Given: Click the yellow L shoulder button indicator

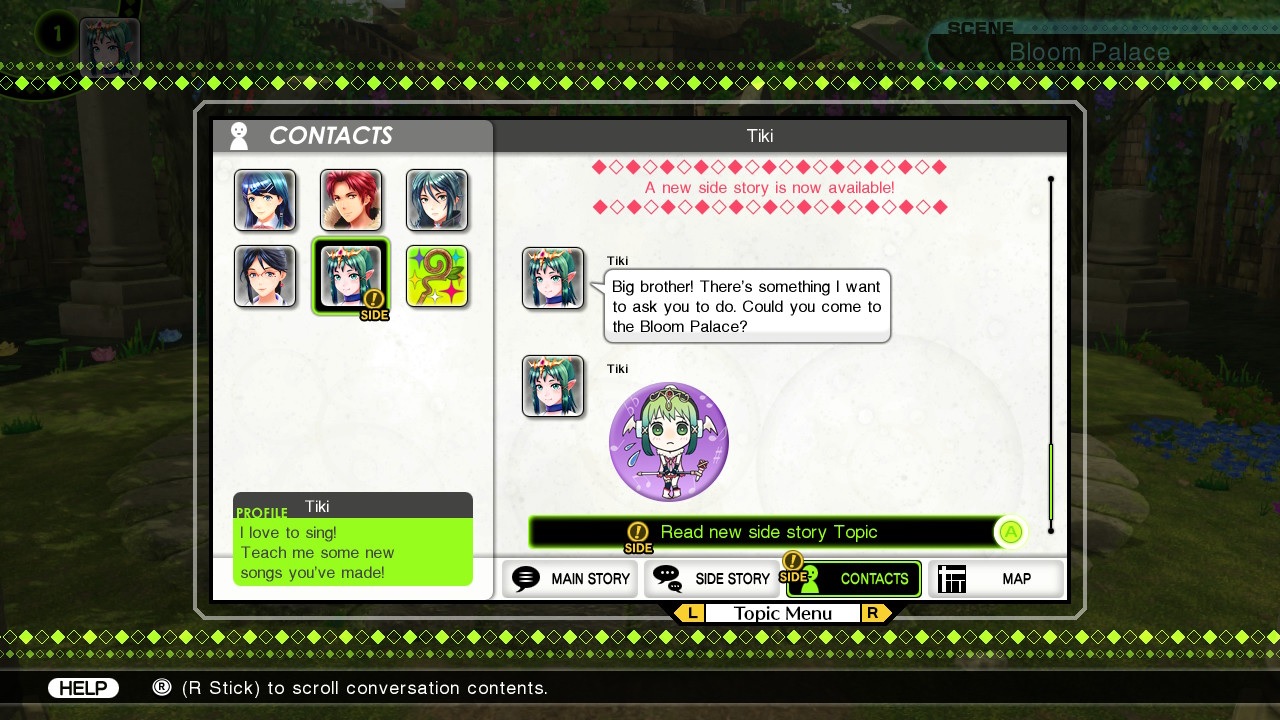Looking at the screenshot, I should [691, 613].
